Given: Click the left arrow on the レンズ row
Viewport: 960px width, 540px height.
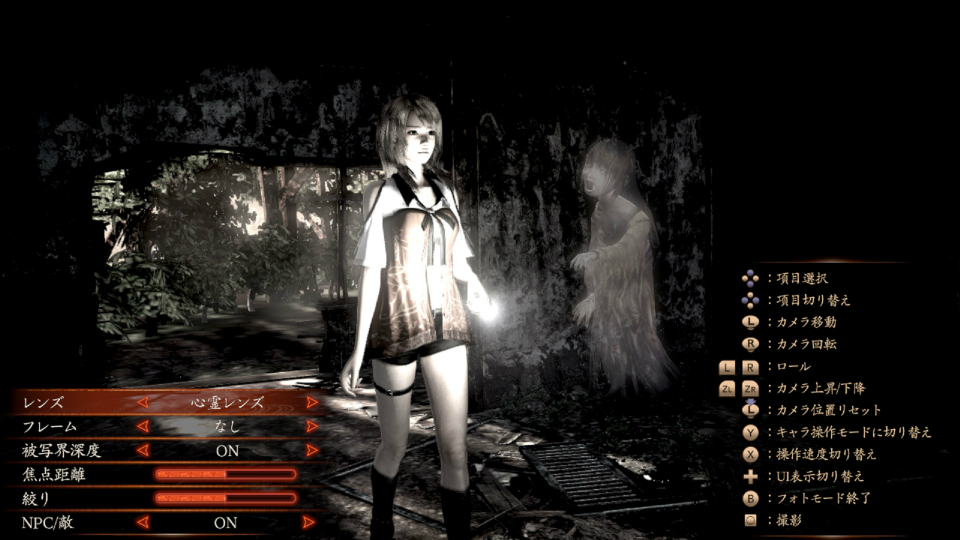Looking at the screenshot, I should pos(142,403).
